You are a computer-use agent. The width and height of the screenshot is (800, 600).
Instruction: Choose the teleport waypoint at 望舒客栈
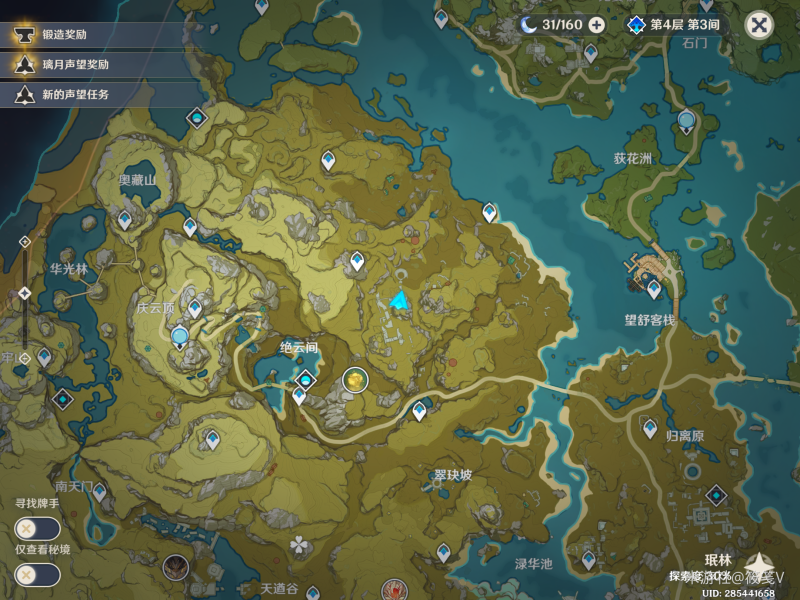pos(653,289)
